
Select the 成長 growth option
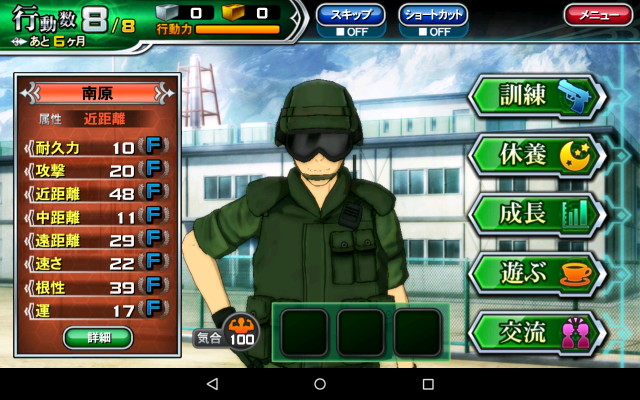point(537,213)
